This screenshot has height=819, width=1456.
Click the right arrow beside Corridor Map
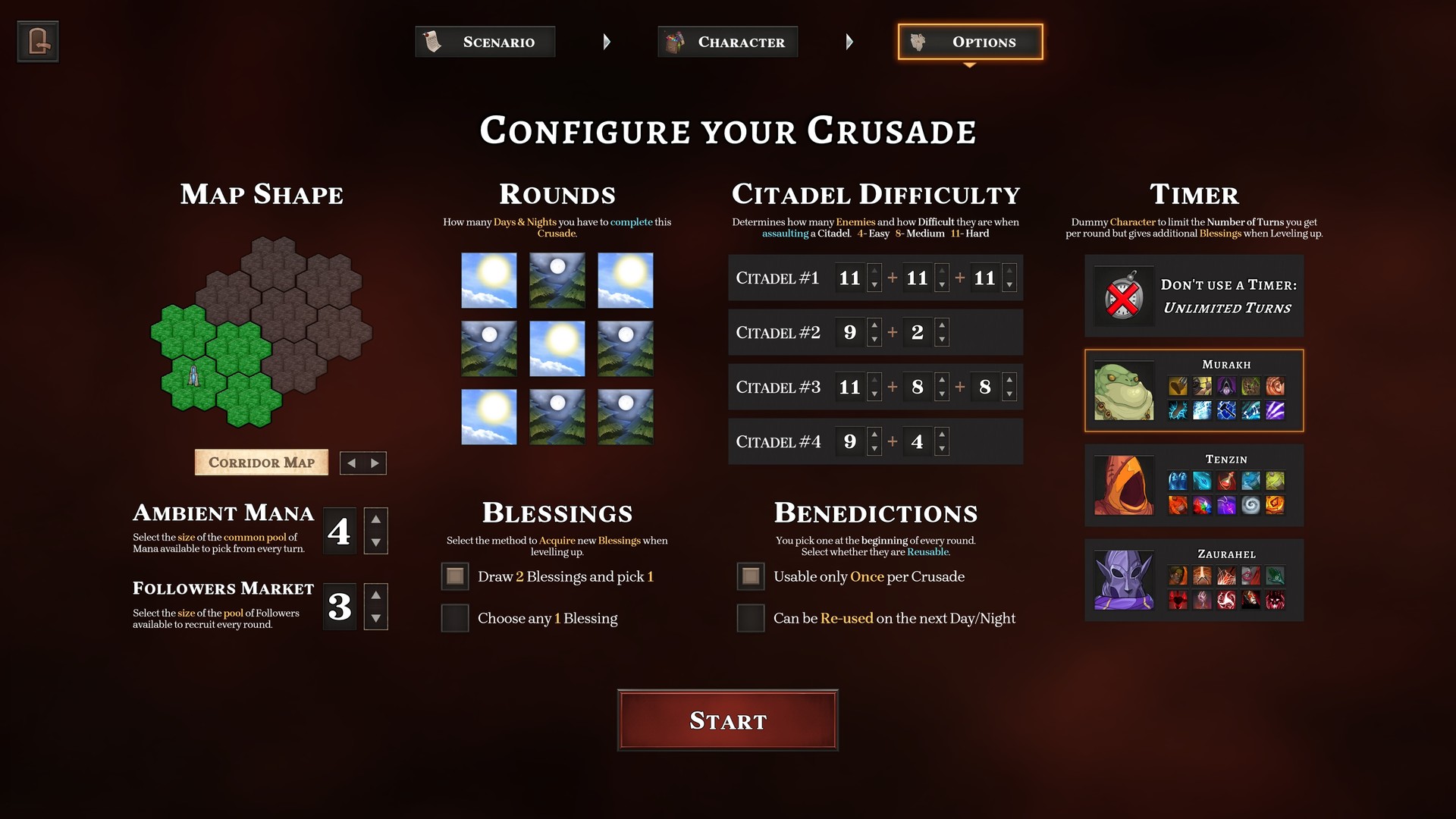click(x=375, y=463)
